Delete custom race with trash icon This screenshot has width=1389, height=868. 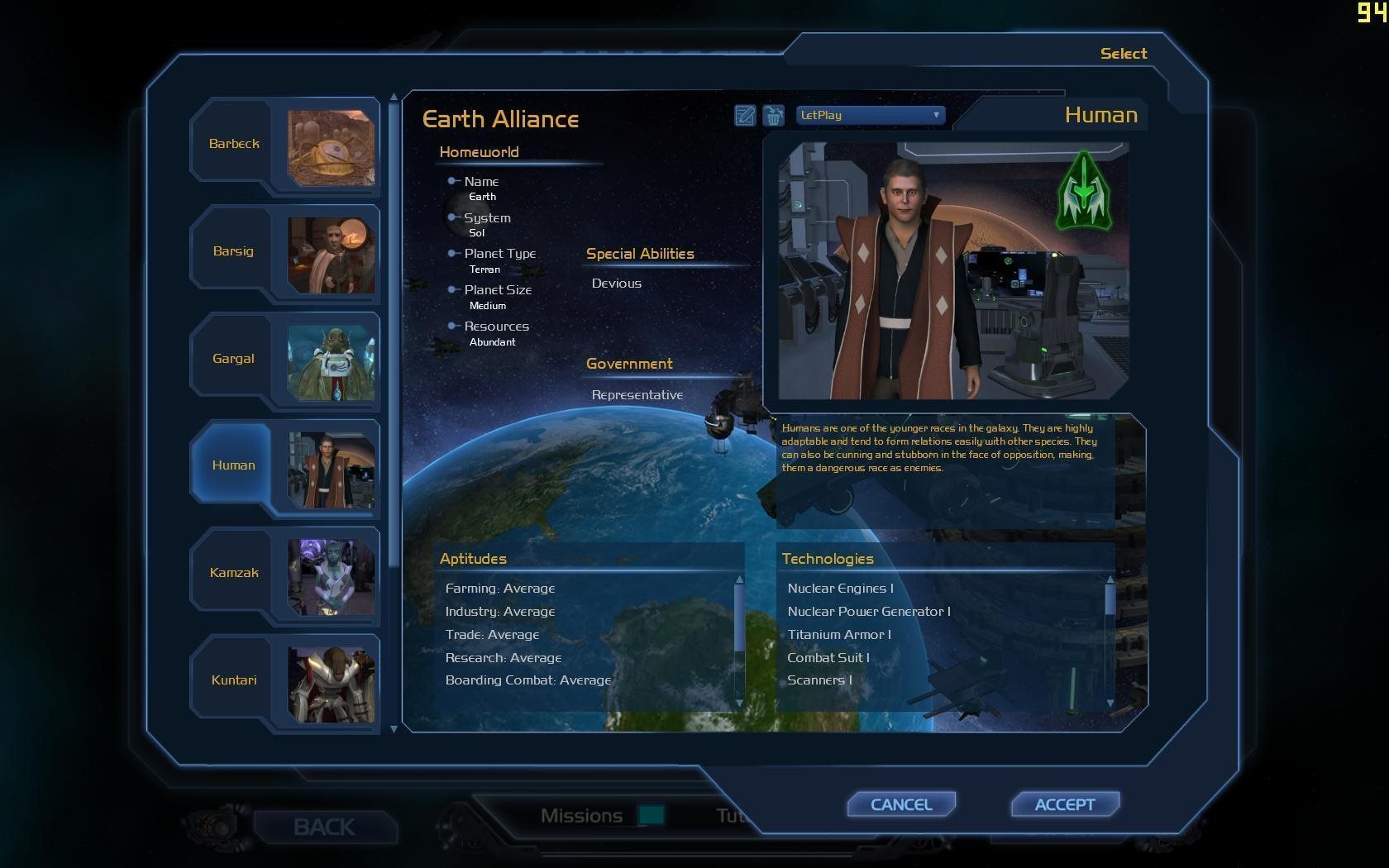click(773, 116)
